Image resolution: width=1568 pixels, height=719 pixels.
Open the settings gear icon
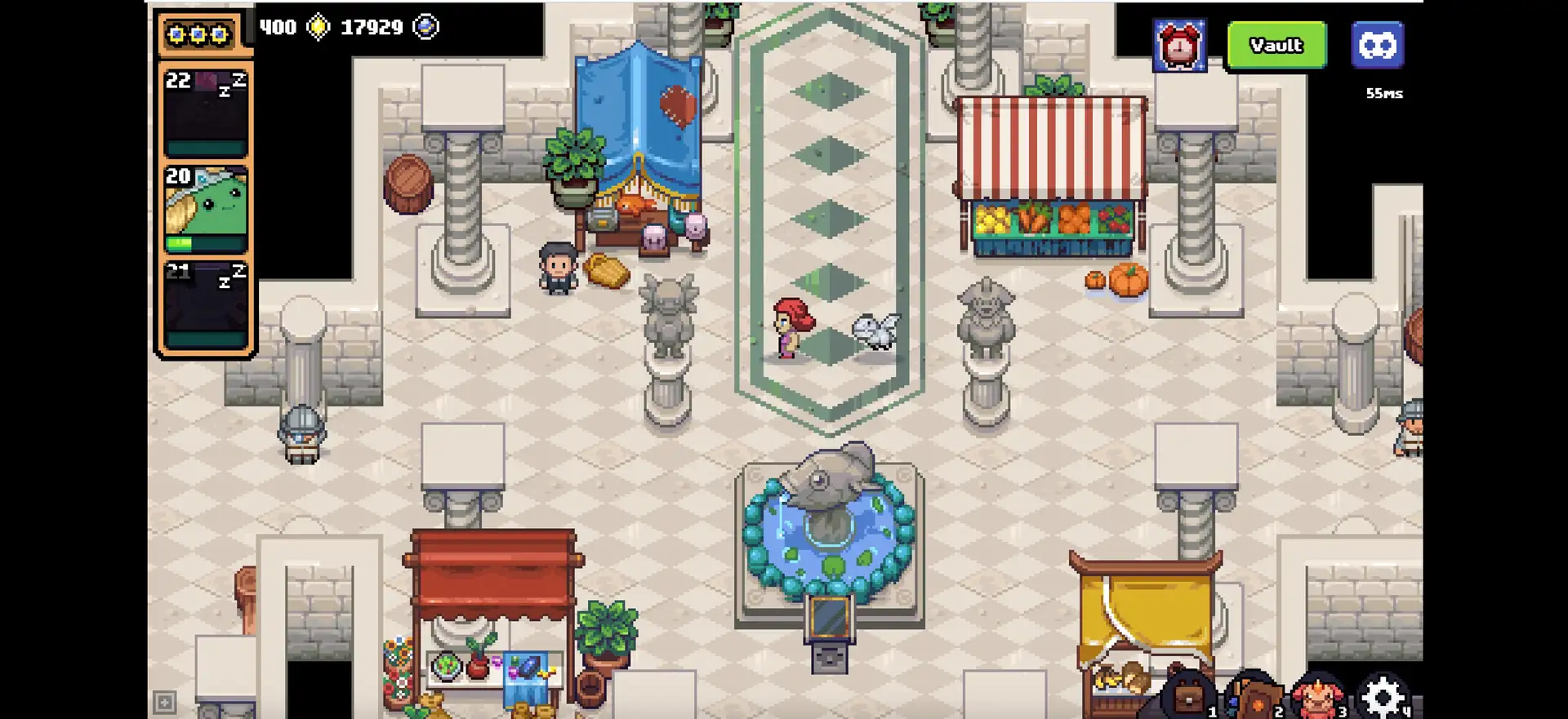1383,698
